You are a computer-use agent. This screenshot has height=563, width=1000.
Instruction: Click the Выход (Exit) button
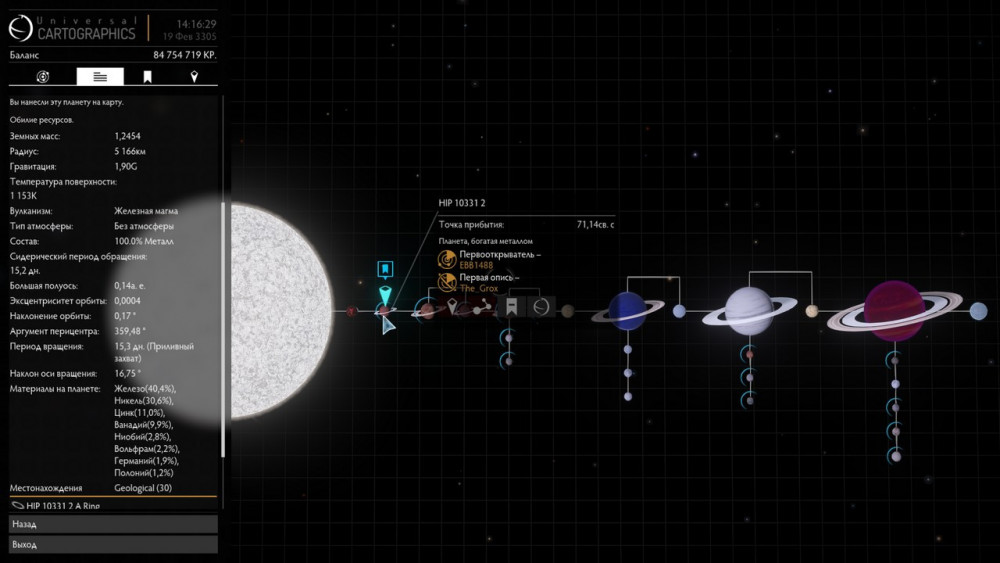112,545
